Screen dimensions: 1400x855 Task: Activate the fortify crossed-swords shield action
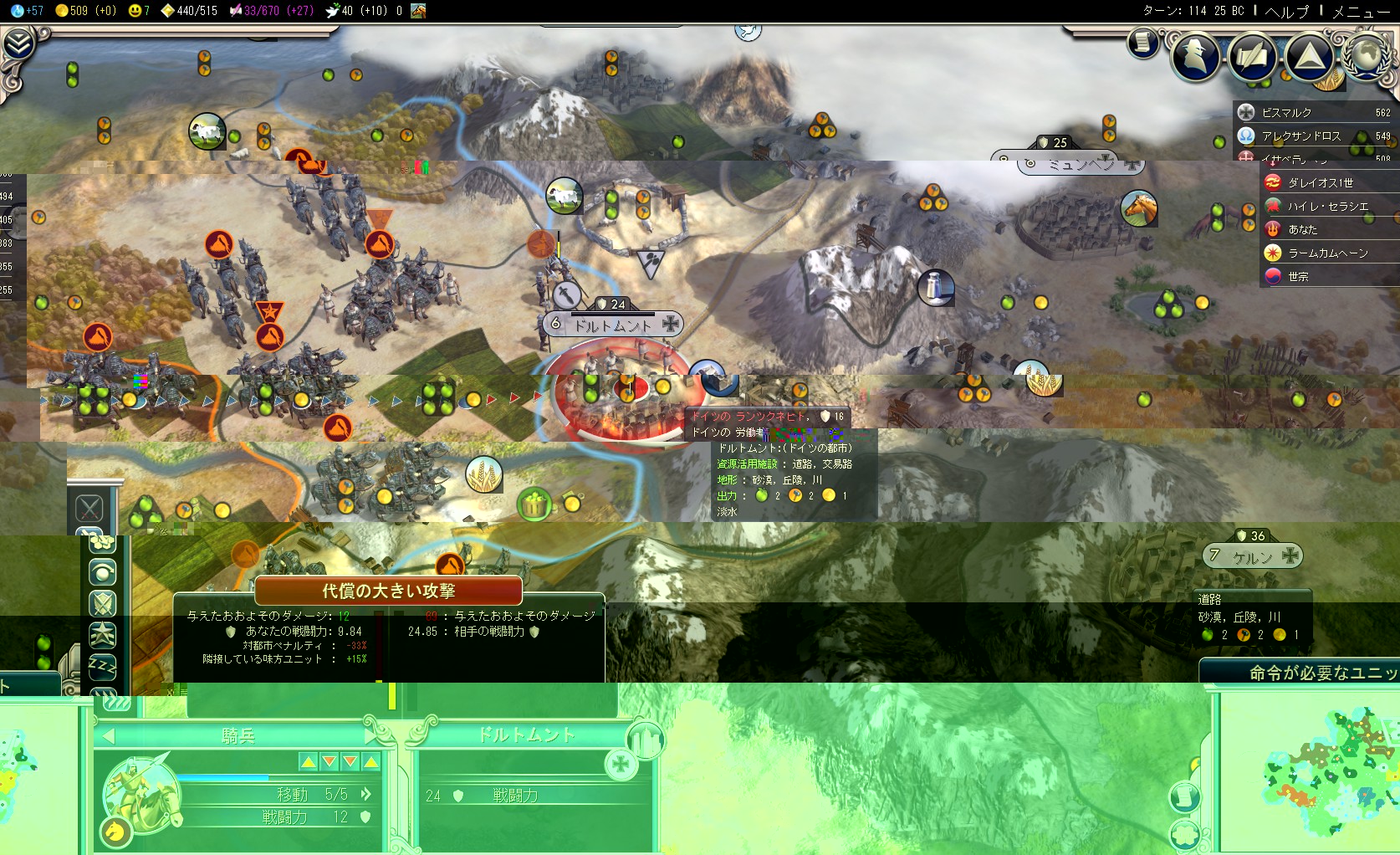click(x=103, y=603)
